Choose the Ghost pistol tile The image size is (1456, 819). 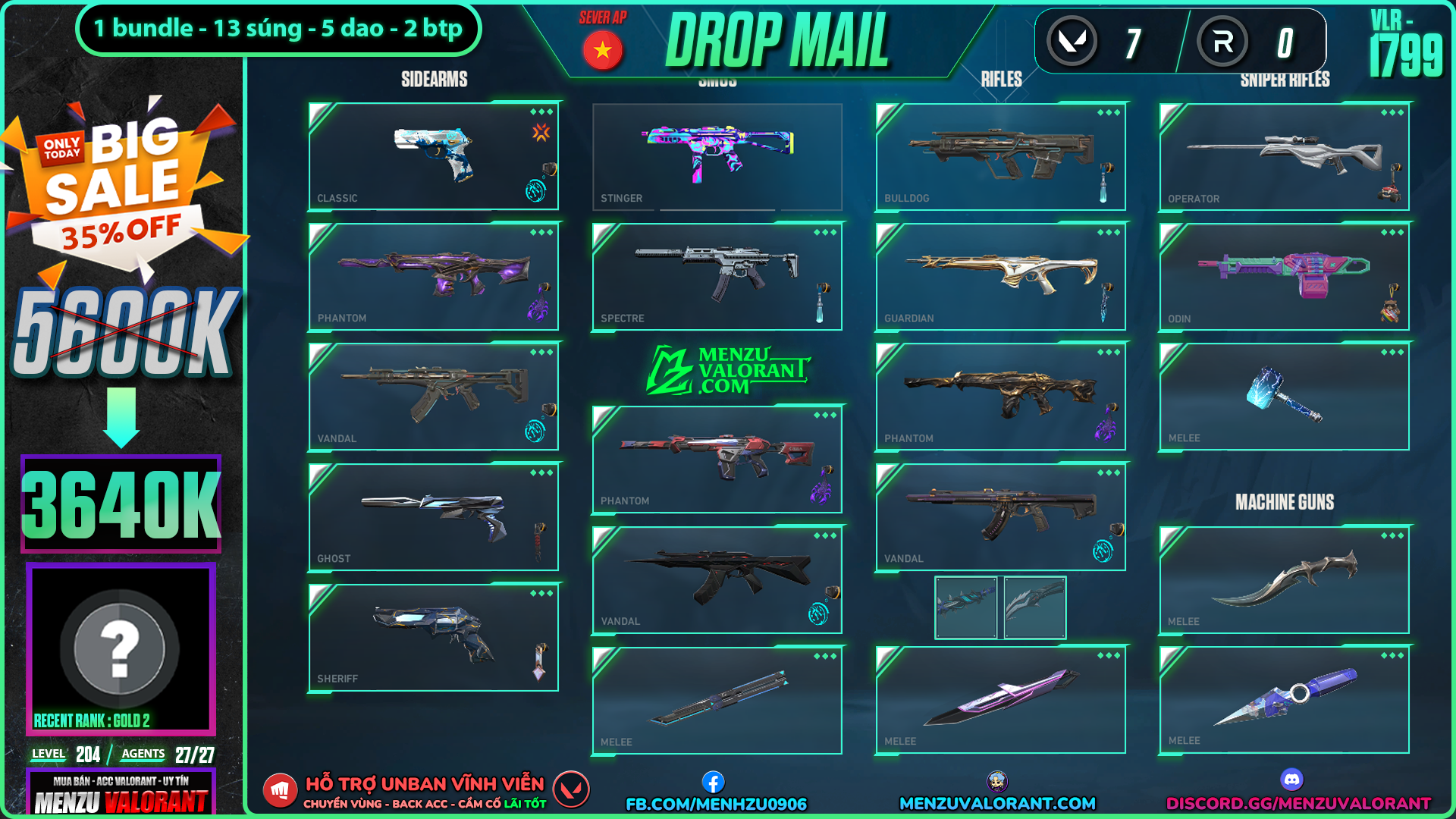(433, 517)
